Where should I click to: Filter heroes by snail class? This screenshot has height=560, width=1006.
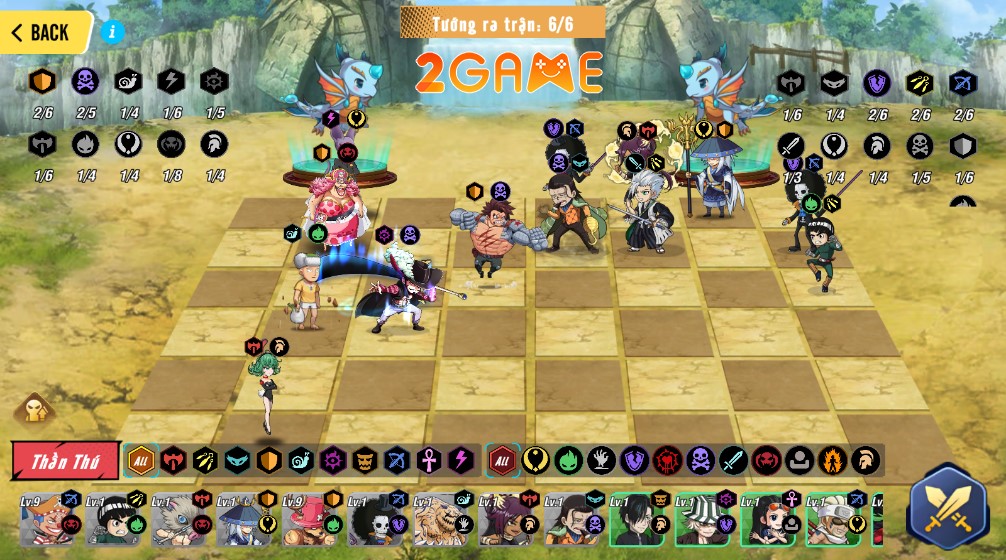tap(300, 460)
